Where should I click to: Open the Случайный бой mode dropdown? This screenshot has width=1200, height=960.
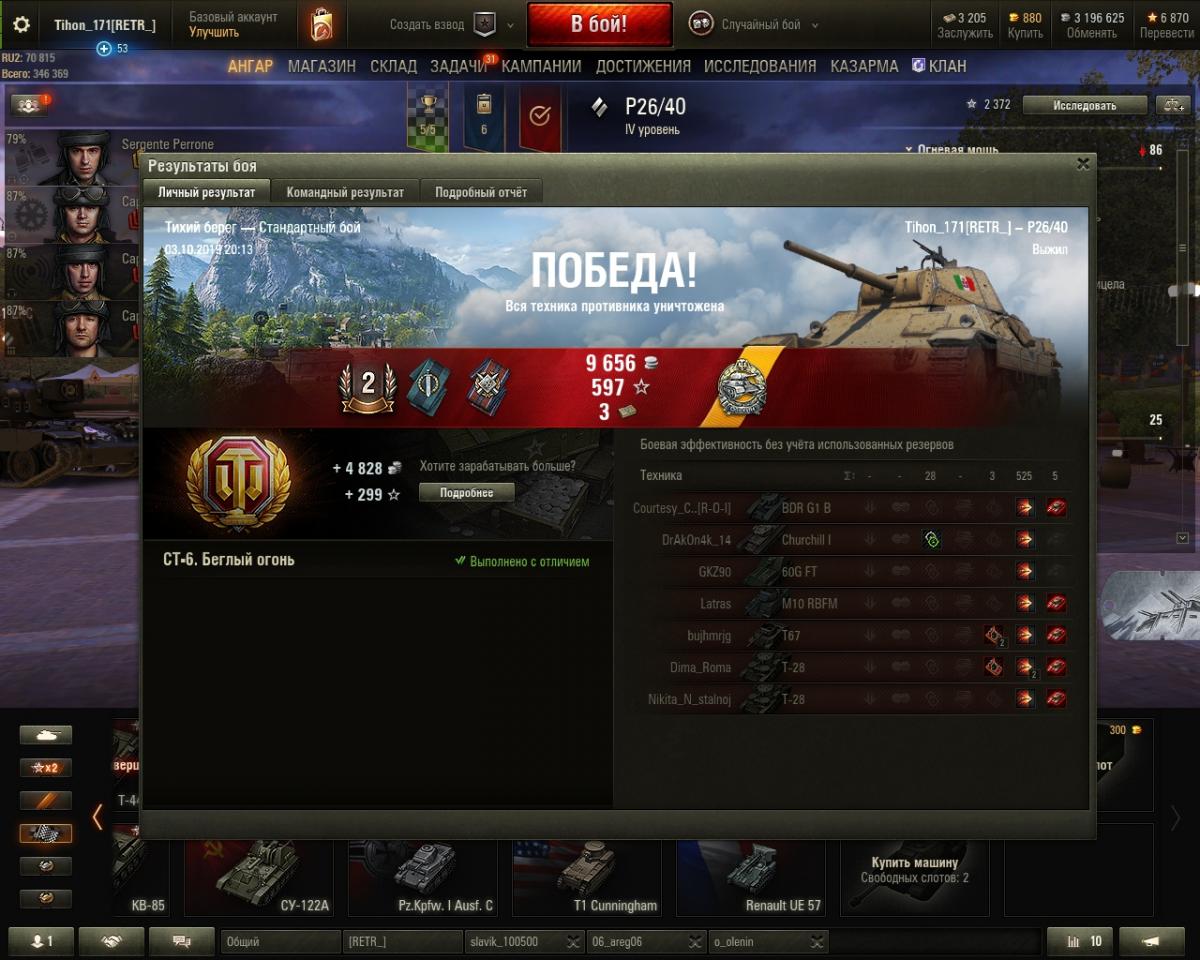point(756,25)
